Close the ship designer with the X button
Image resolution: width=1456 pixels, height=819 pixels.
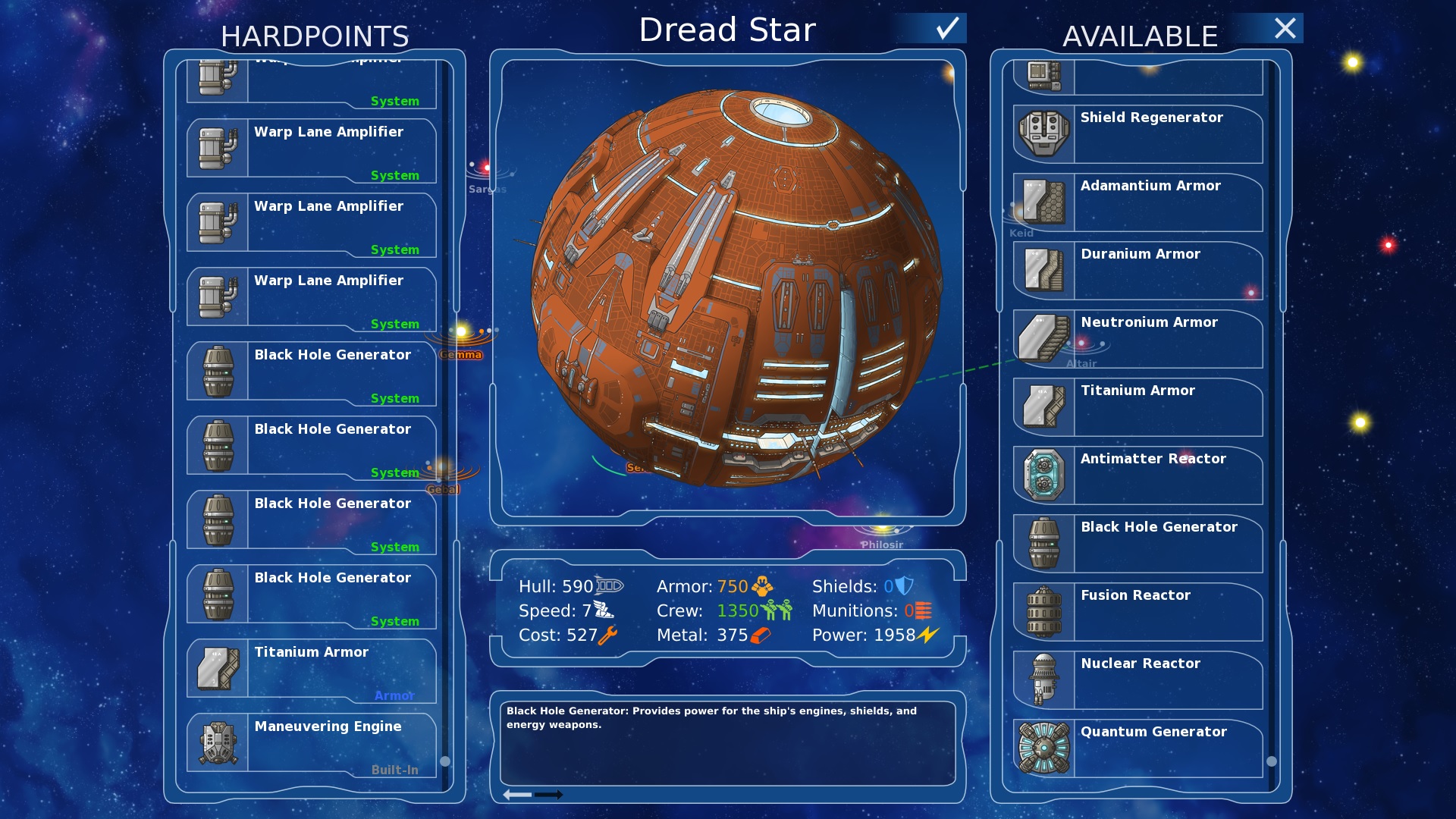[1285, 29]
